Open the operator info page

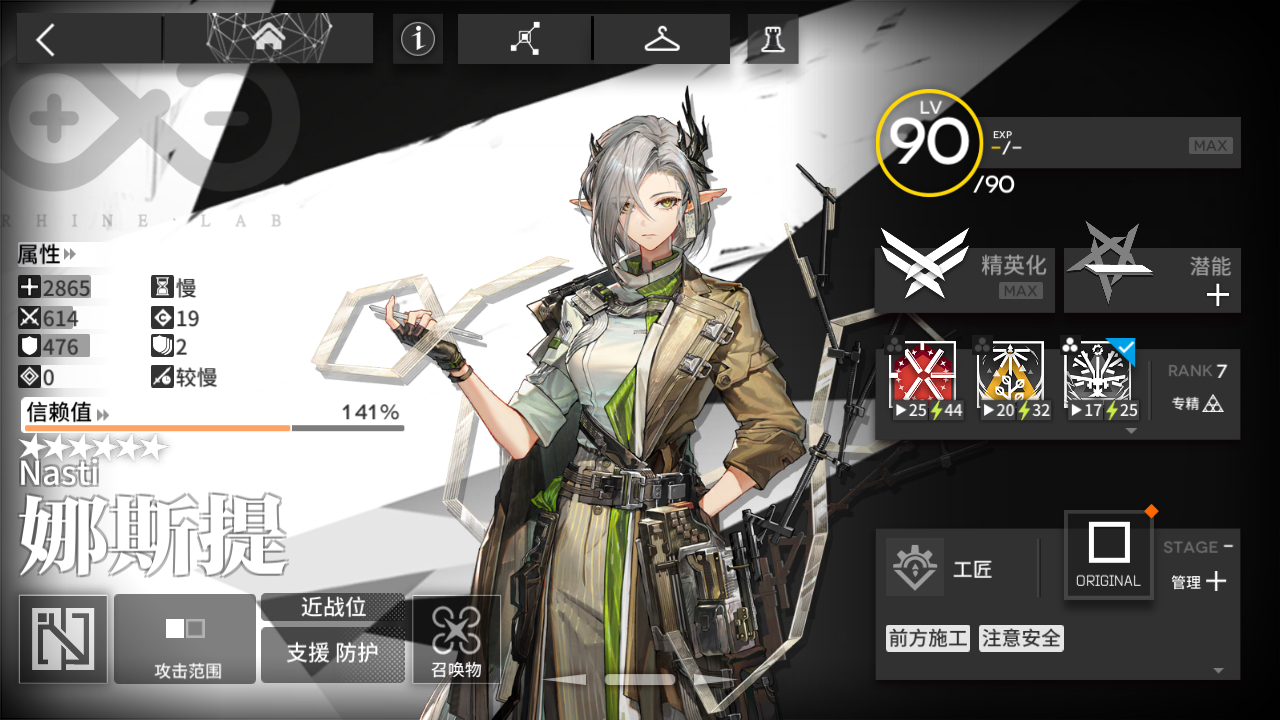coord(418,39)
